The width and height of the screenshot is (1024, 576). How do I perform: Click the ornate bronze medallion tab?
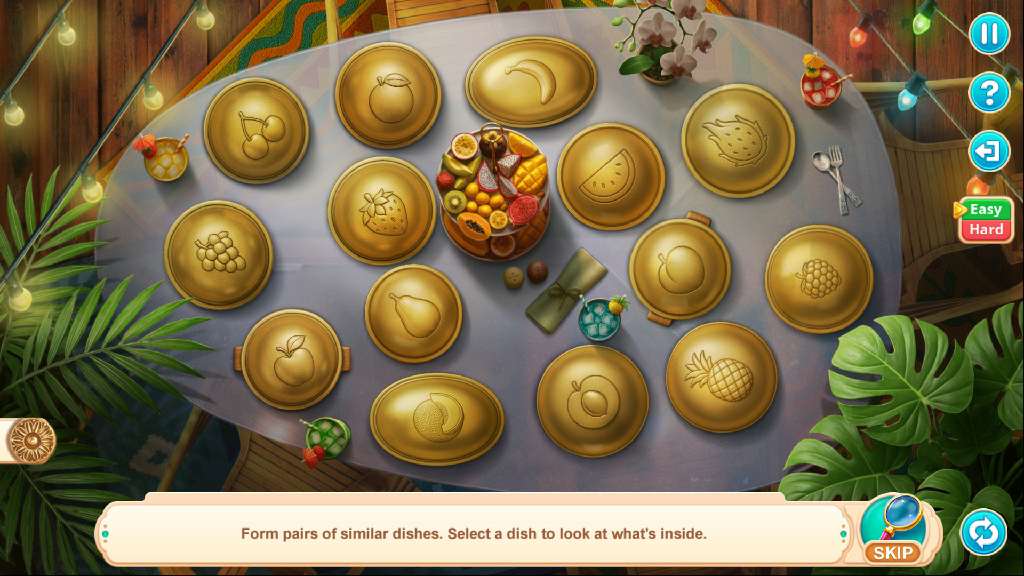[30, 440]
